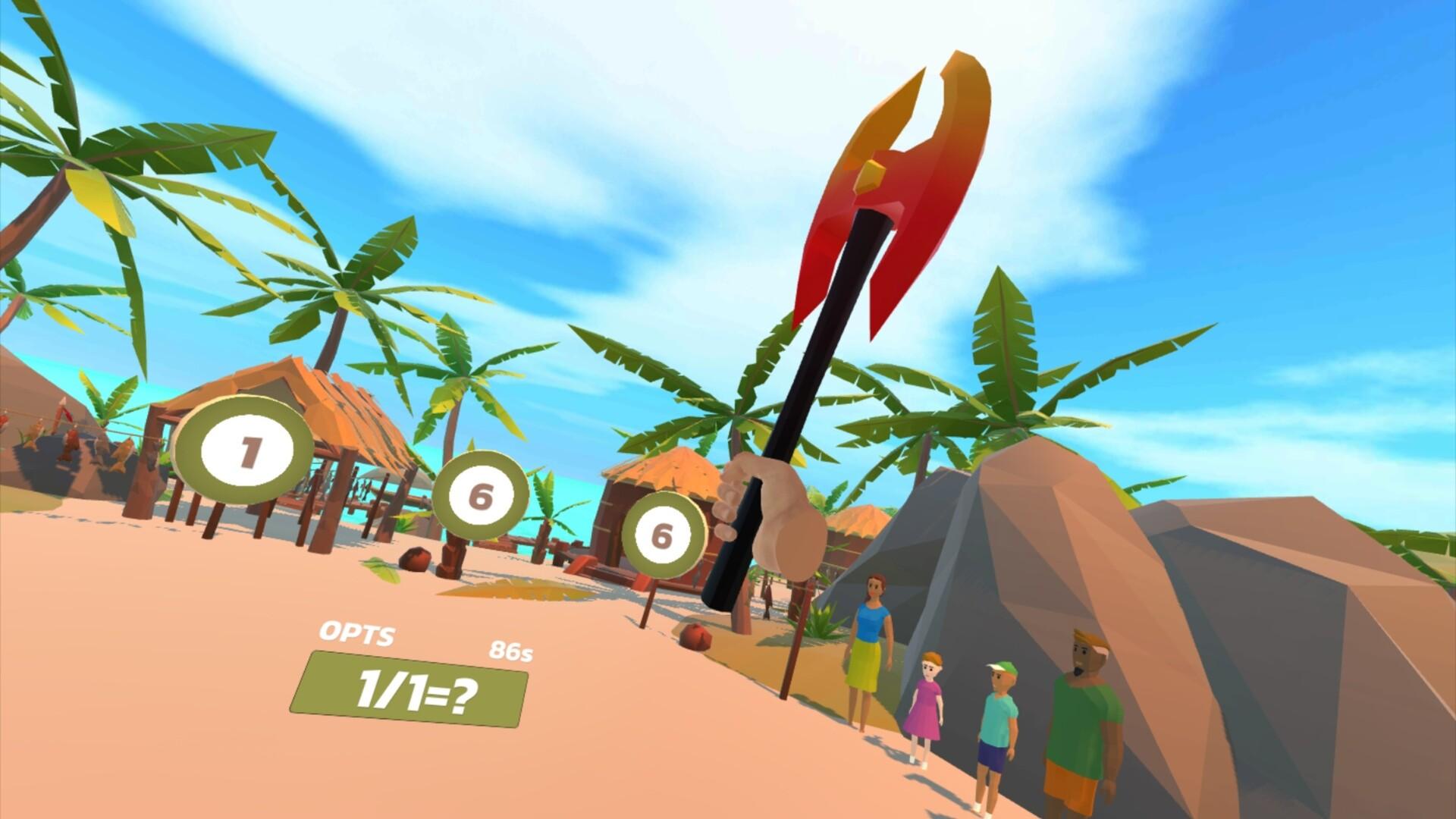Click the 86s countdown timer
1456x819 pixels.
[x=510, y=651]
